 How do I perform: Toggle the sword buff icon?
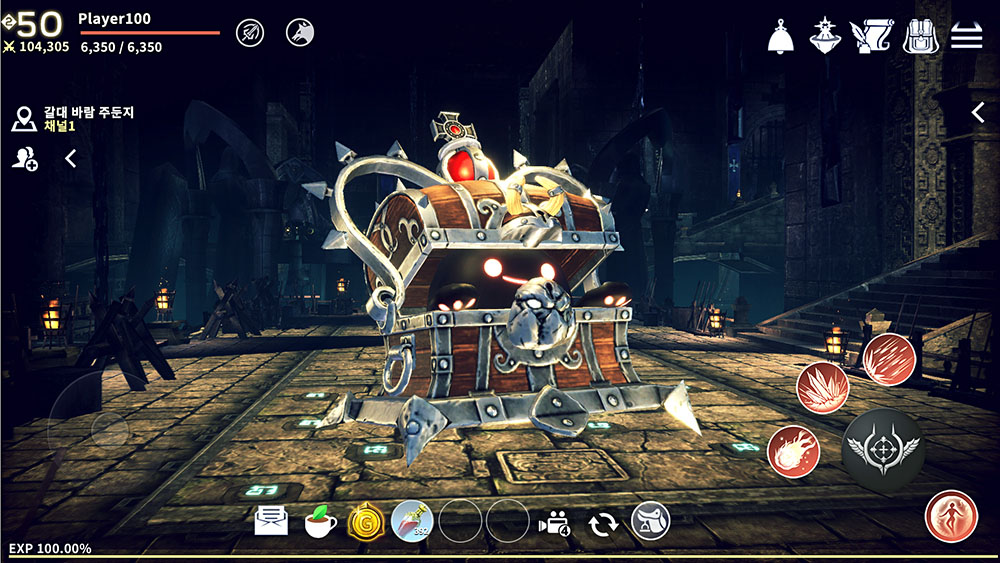[x=250, y=33]
